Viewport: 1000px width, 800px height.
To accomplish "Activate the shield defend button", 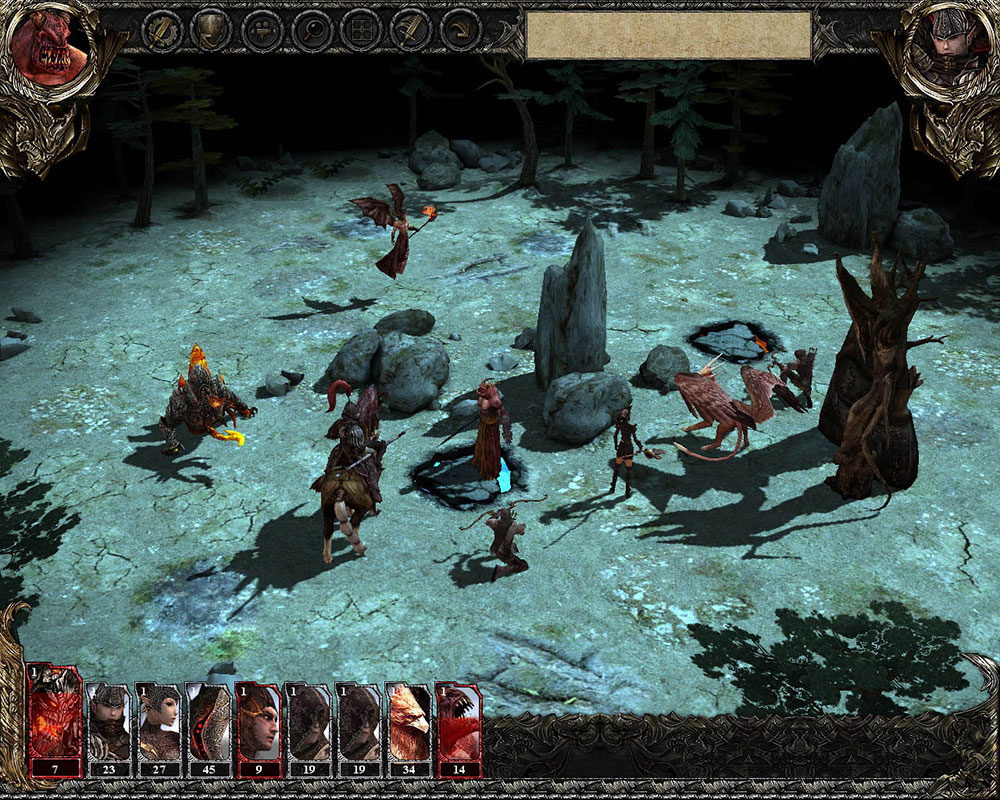I will pos(211,31).
